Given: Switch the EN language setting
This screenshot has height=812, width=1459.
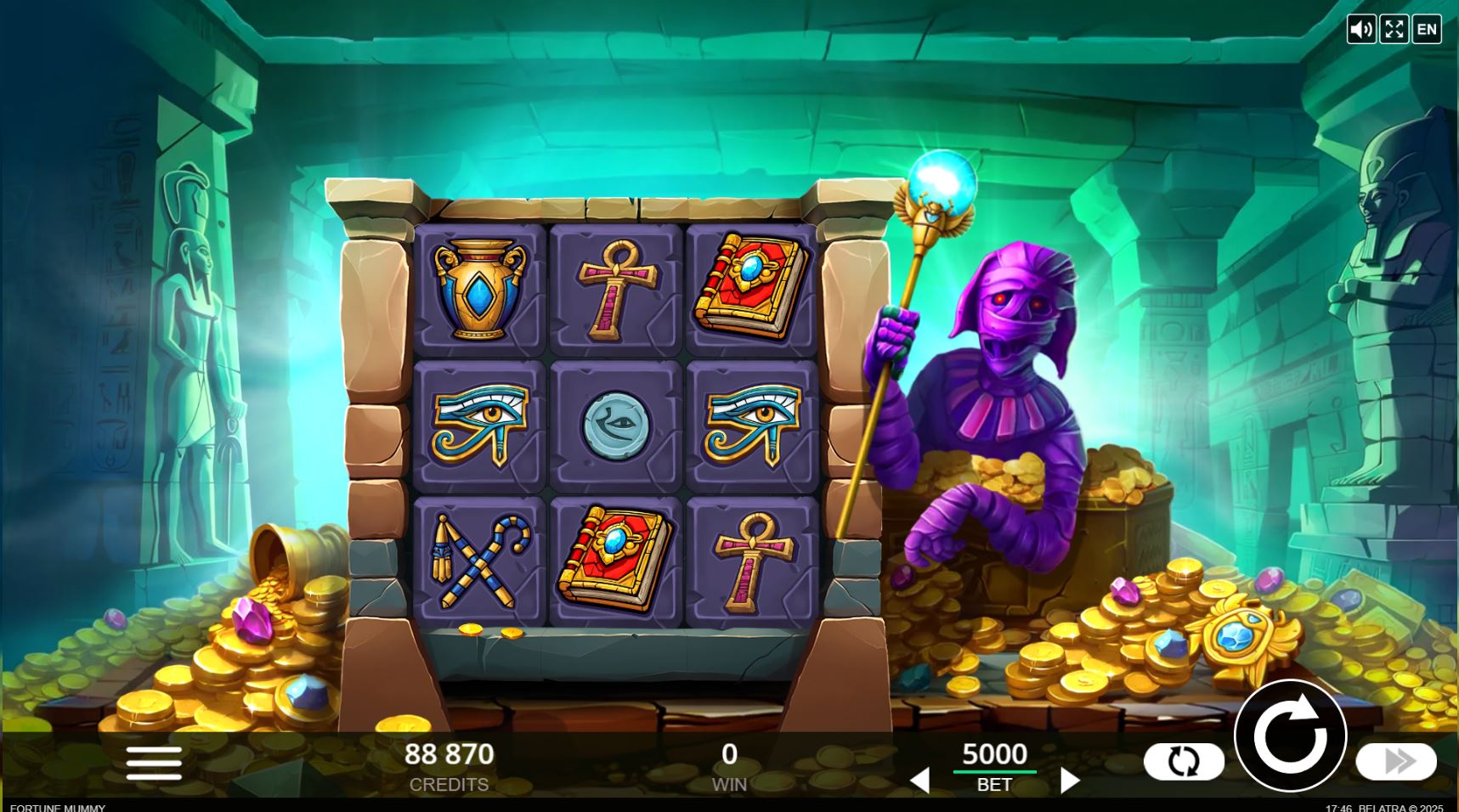Looking at the screenshot, I should tap(1427, 28).
